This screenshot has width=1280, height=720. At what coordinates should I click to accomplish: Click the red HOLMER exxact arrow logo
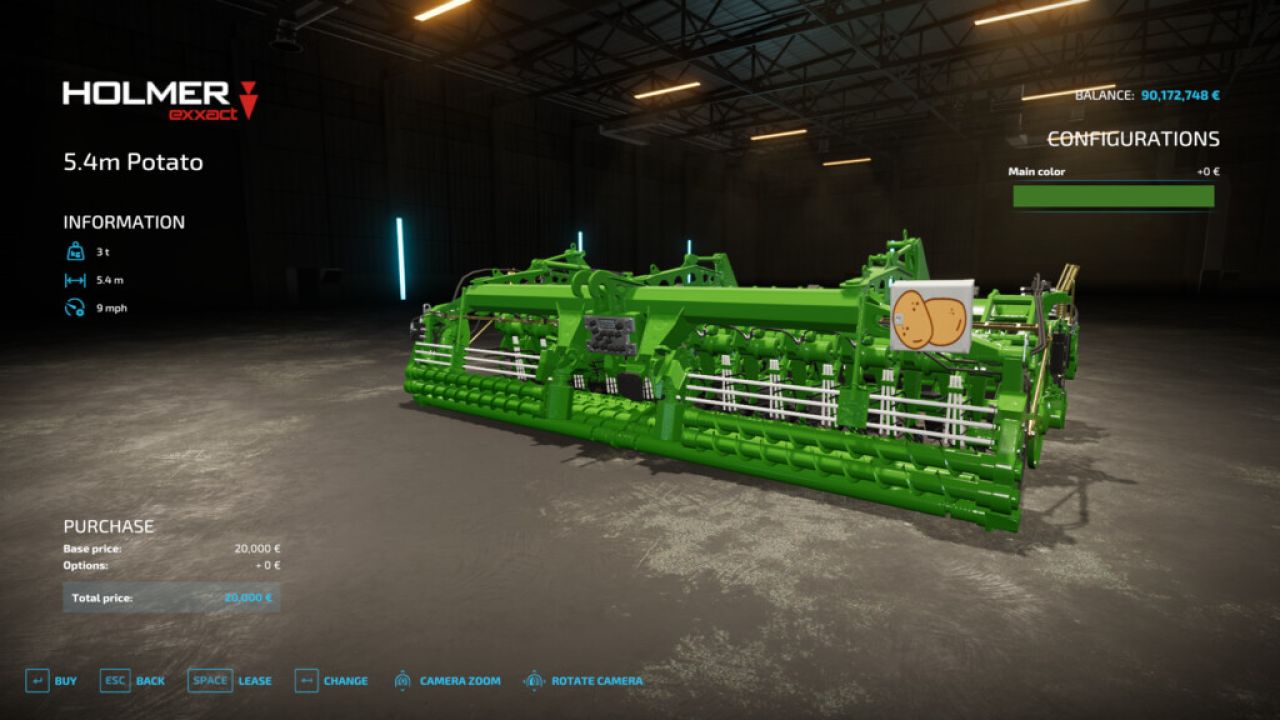pos(246,100)
